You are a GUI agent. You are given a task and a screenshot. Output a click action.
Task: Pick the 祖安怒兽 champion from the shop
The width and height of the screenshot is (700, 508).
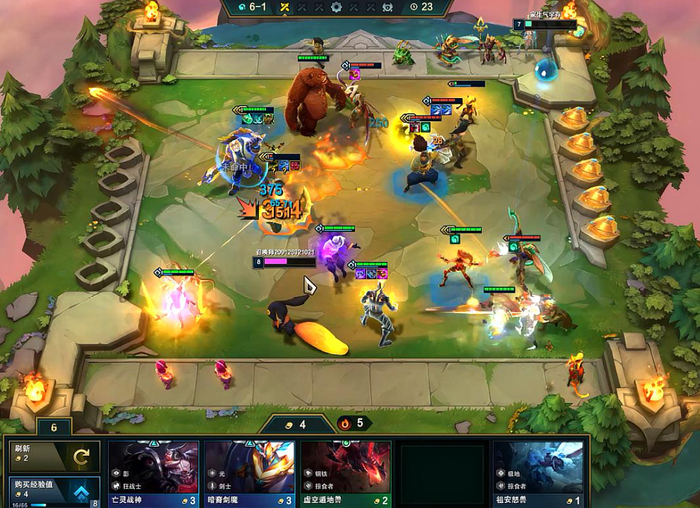point(538,473)
